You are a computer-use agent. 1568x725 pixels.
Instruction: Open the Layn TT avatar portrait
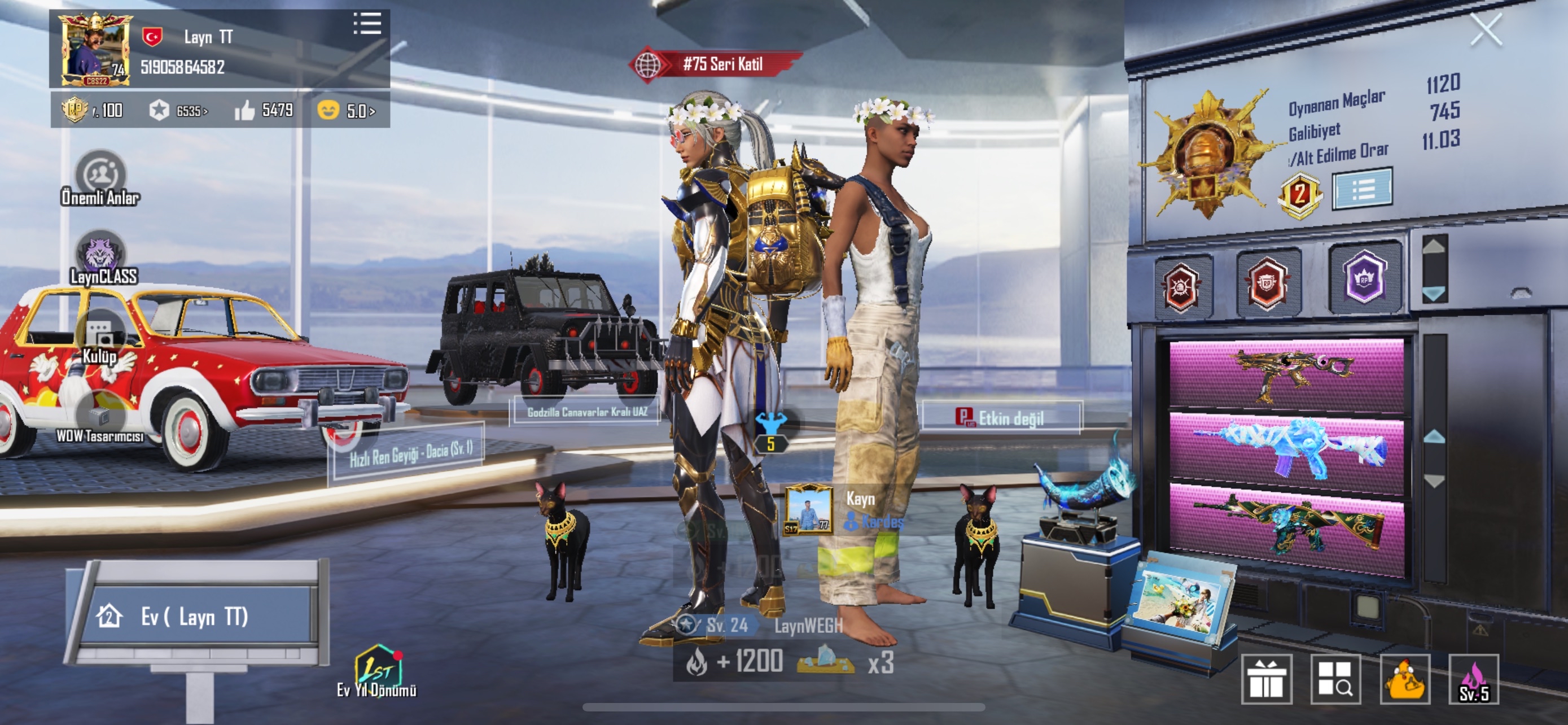95,50
